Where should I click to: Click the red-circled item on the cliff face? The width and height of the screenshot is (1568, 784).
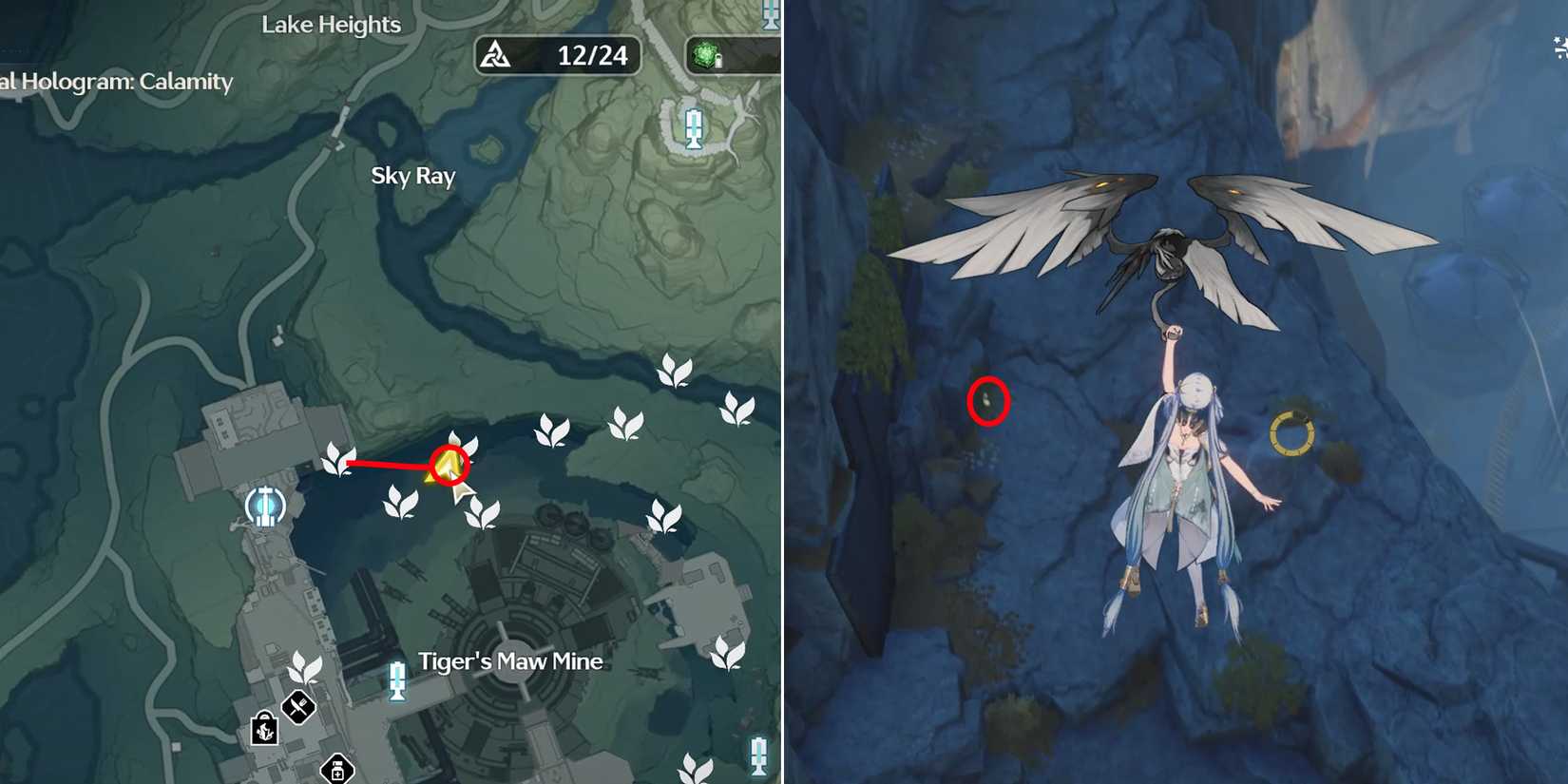tap(989, 401)
